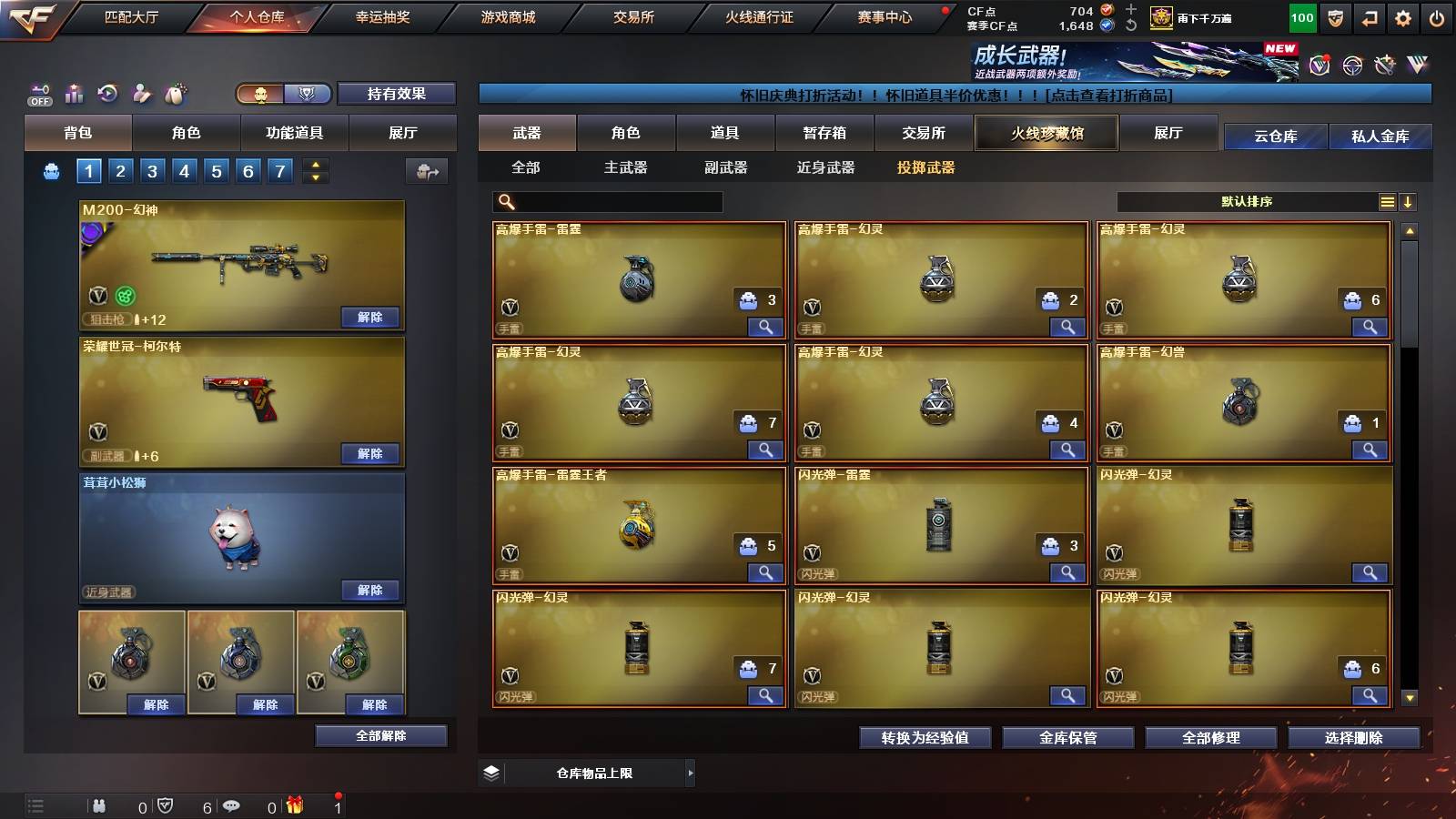Click the stats chart icon above the backpack panel
This screenshot has width=1456, height=819.
tap(74, 93)
